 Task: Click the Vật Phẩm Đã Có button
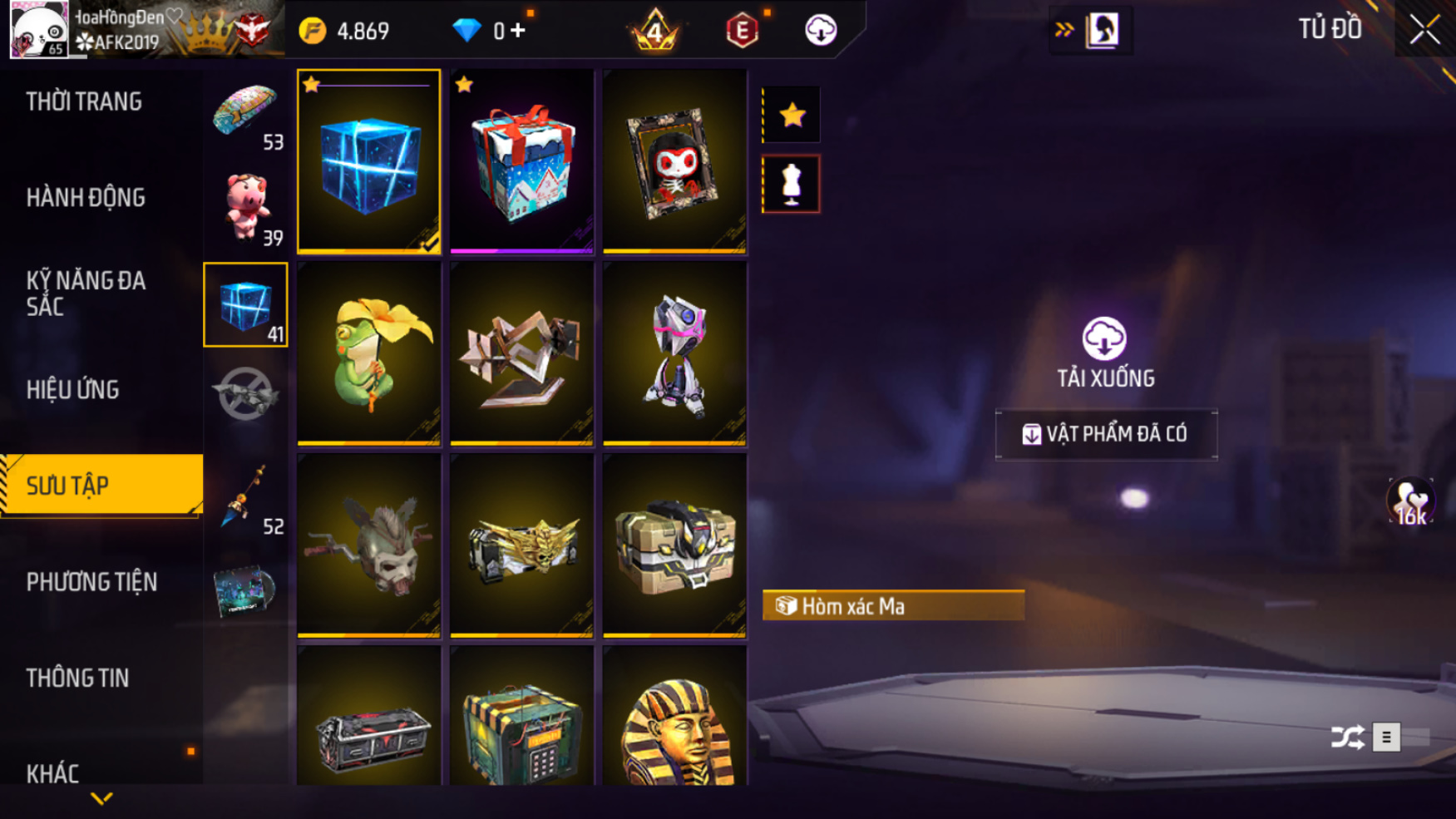coord(1106,434)
